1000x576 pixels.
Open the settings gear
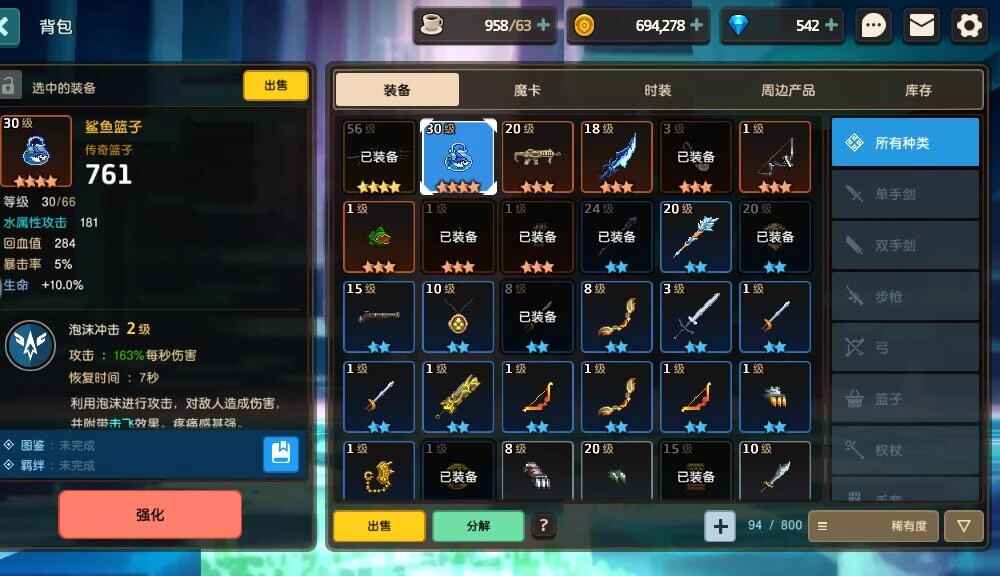coord(969,26)
